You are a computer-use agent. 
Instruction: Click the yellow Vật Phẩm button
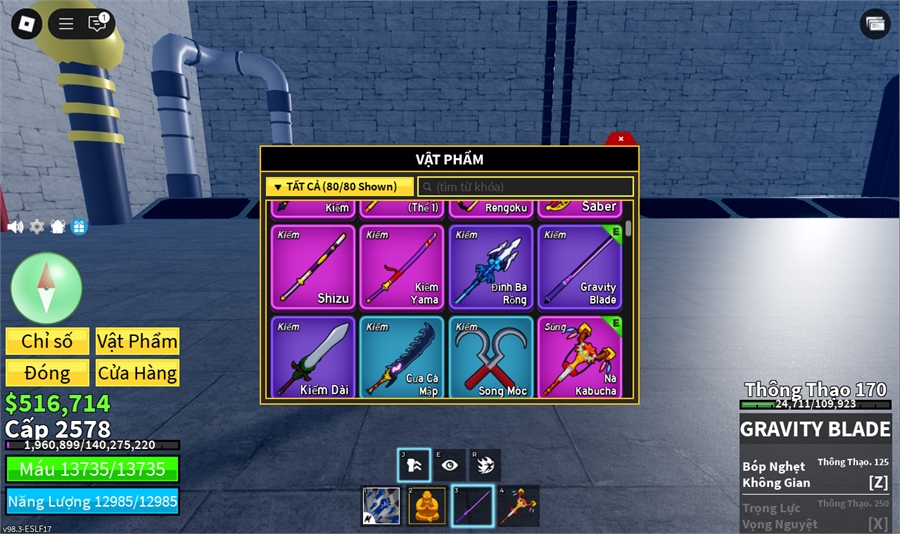[137, 341]
